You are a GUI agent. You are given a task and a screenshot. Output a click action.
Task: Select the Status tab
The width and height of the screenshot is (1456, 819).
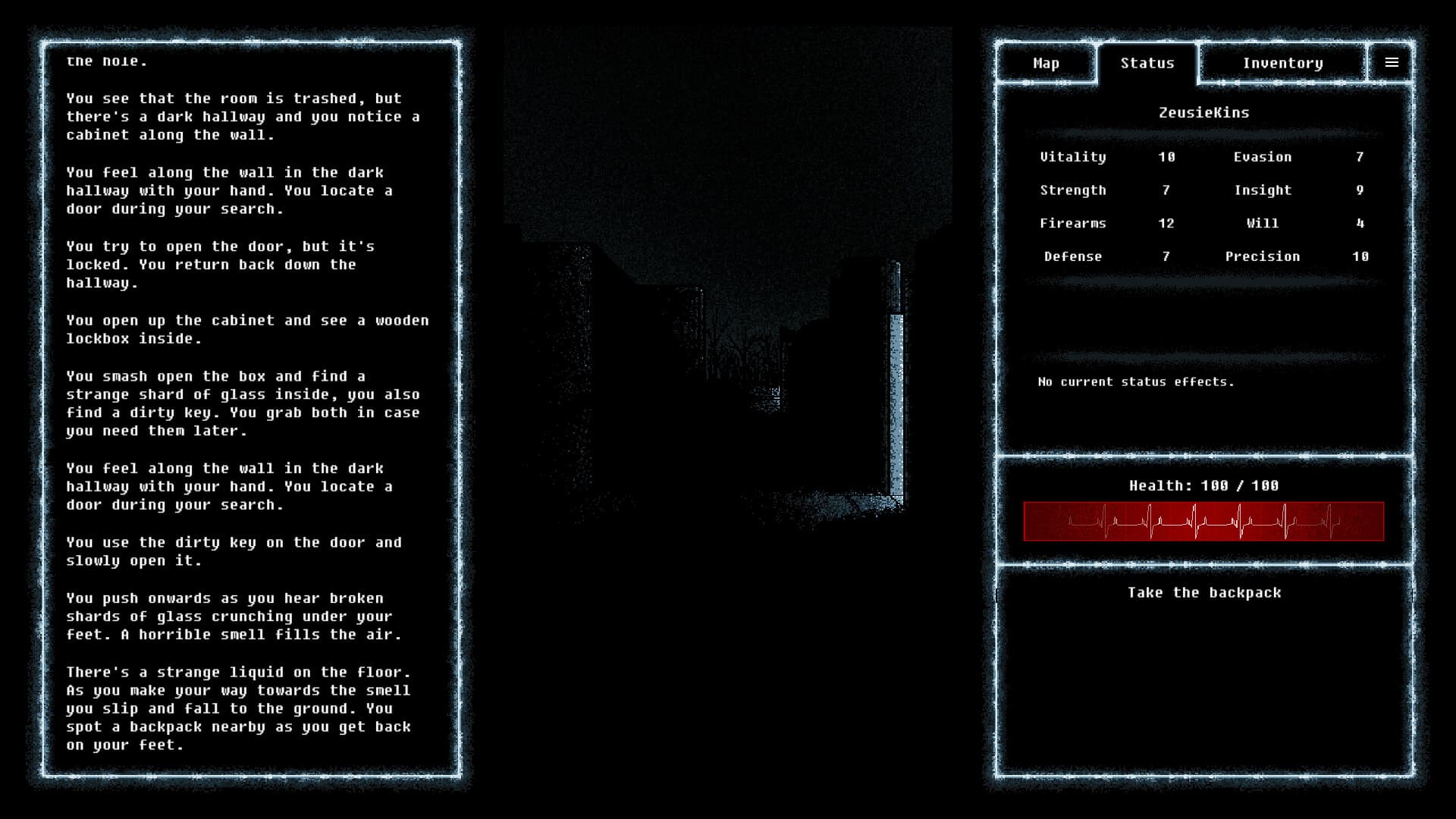1147,63
